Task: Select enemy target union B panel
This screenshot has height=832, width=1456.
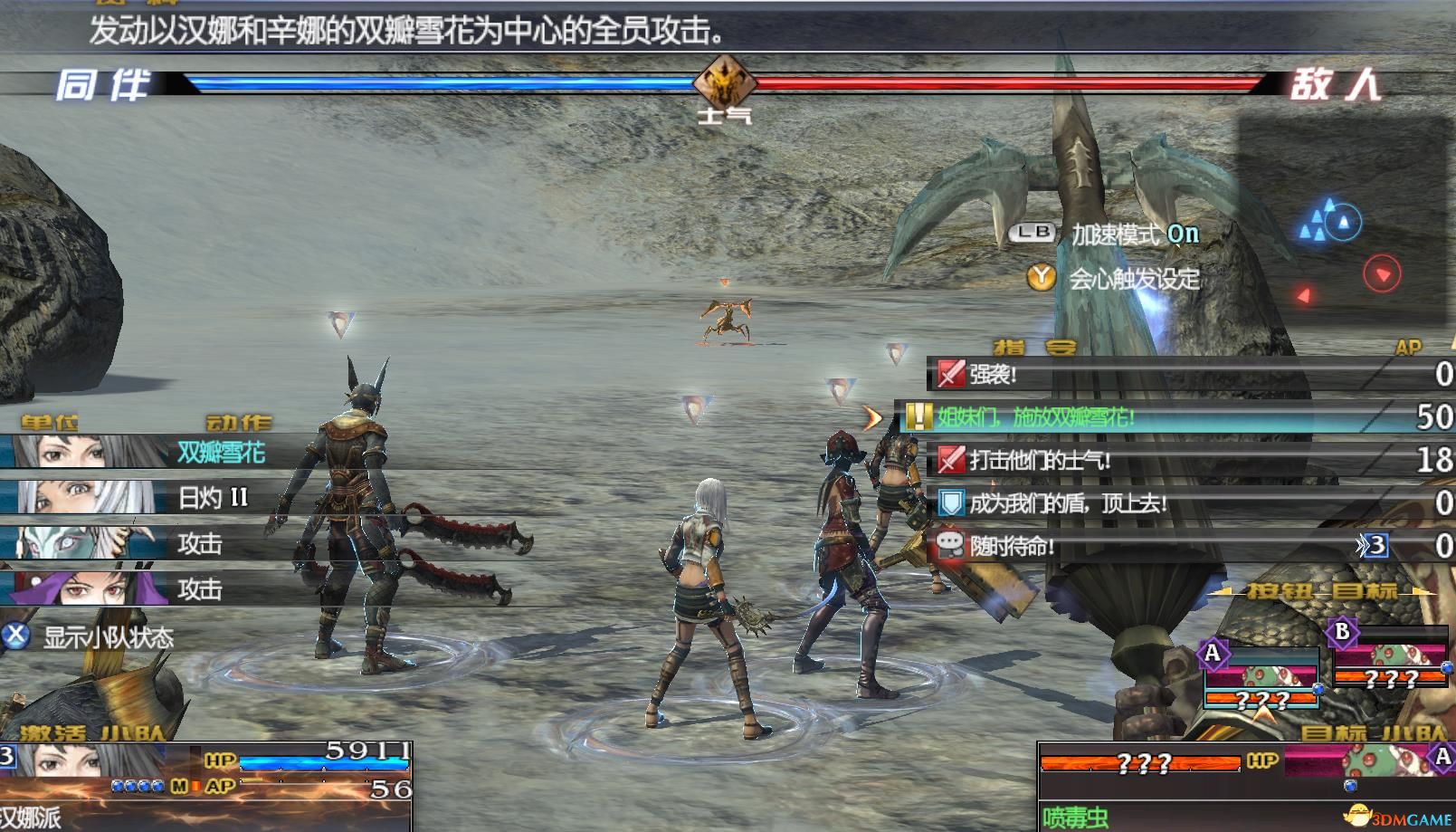Action: (x=1389, y=657)
